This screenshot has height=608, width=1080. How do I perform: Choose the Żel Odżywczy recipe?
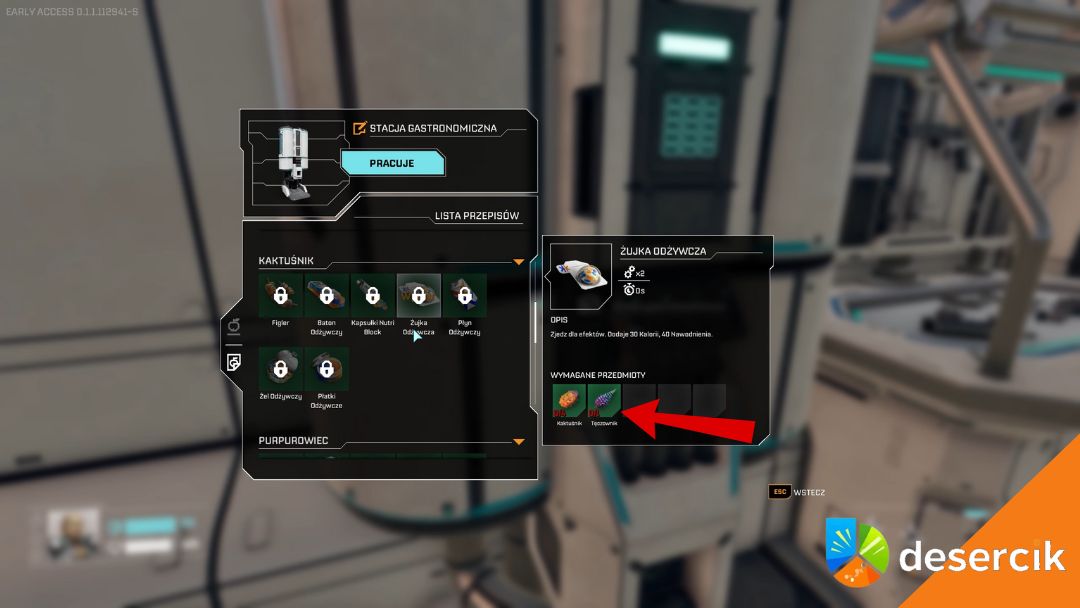pos(280,369)
